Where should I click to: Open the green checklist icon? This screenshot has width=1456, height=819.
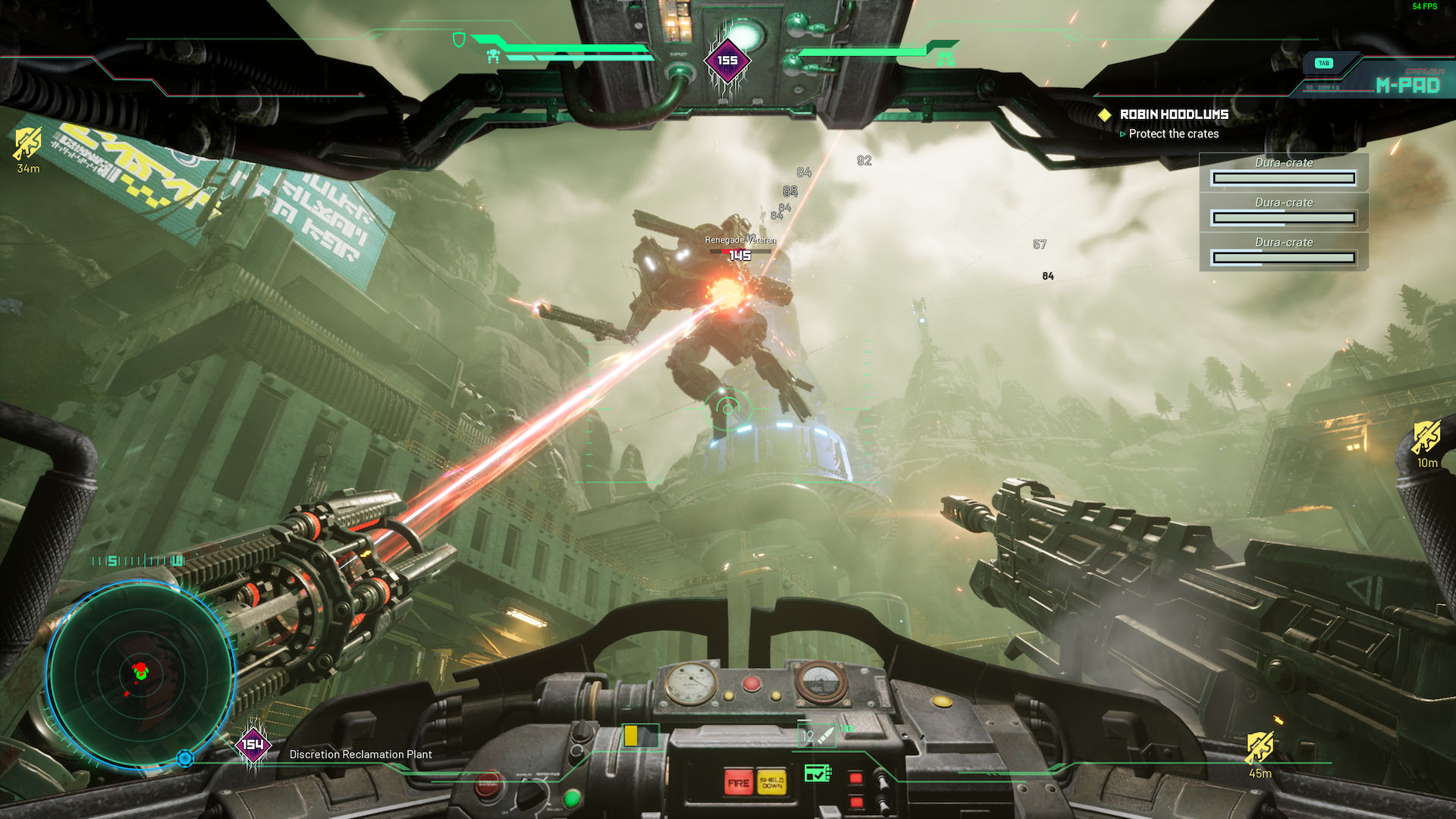coord(817,774)
